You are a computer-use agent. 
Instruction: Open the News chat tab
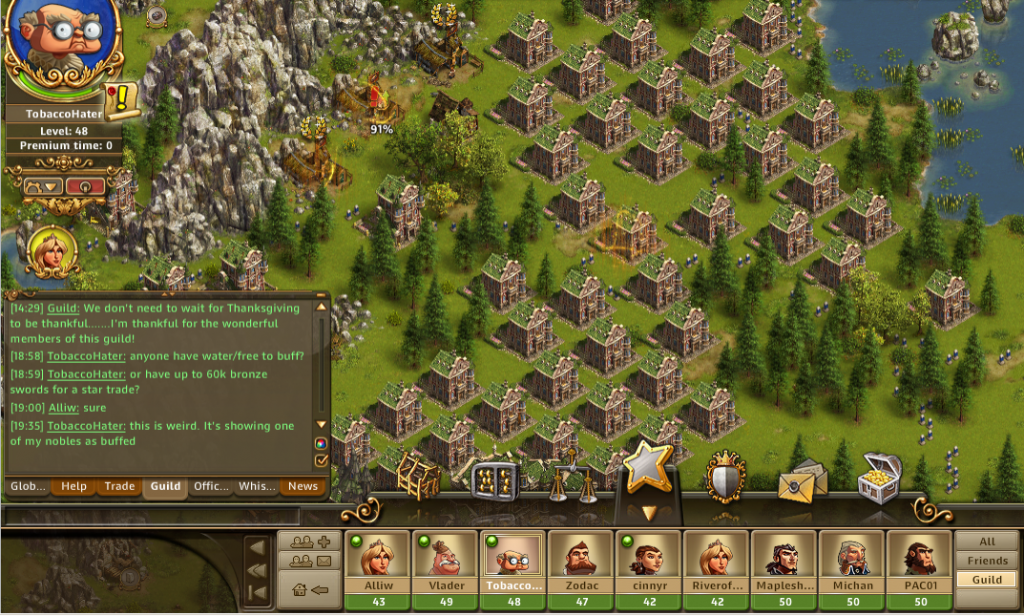tap(303, 487)
